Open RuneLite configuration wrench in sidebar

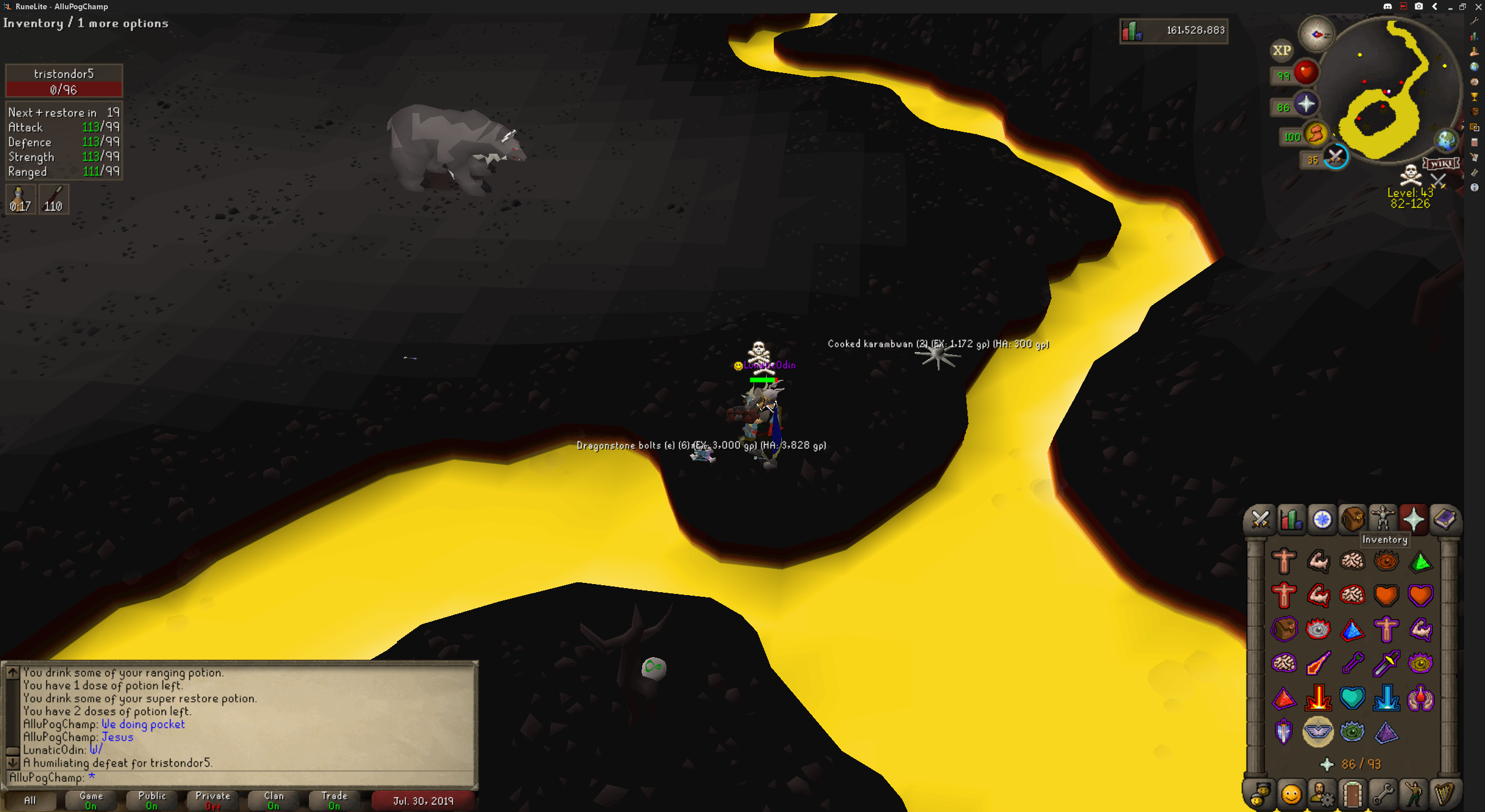(x=1475, y=21)
